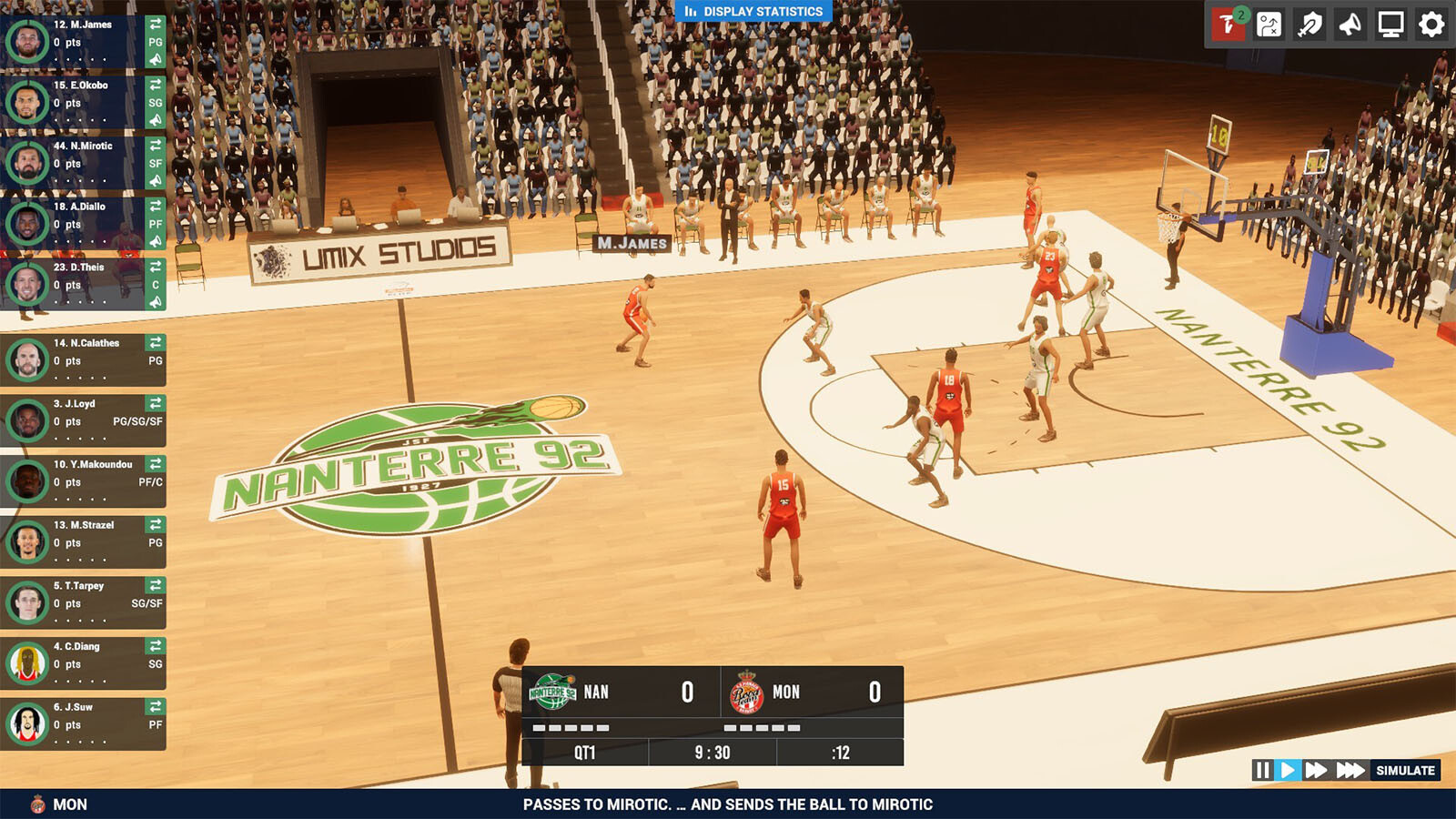Open the gear settings menu

pyautogui.click(x=1431, y=25)
